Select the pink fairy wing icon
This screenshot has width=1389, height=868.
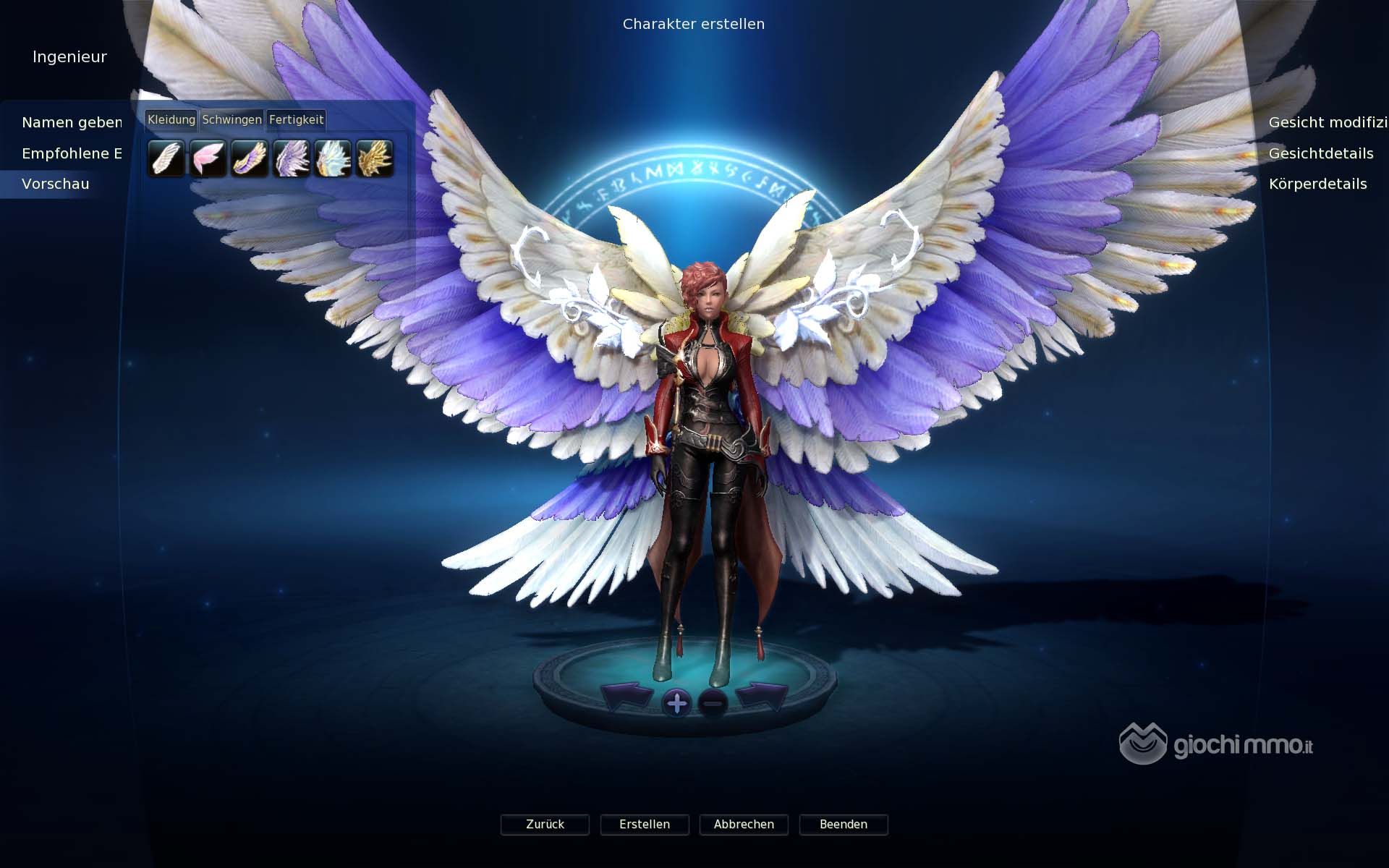208,158
